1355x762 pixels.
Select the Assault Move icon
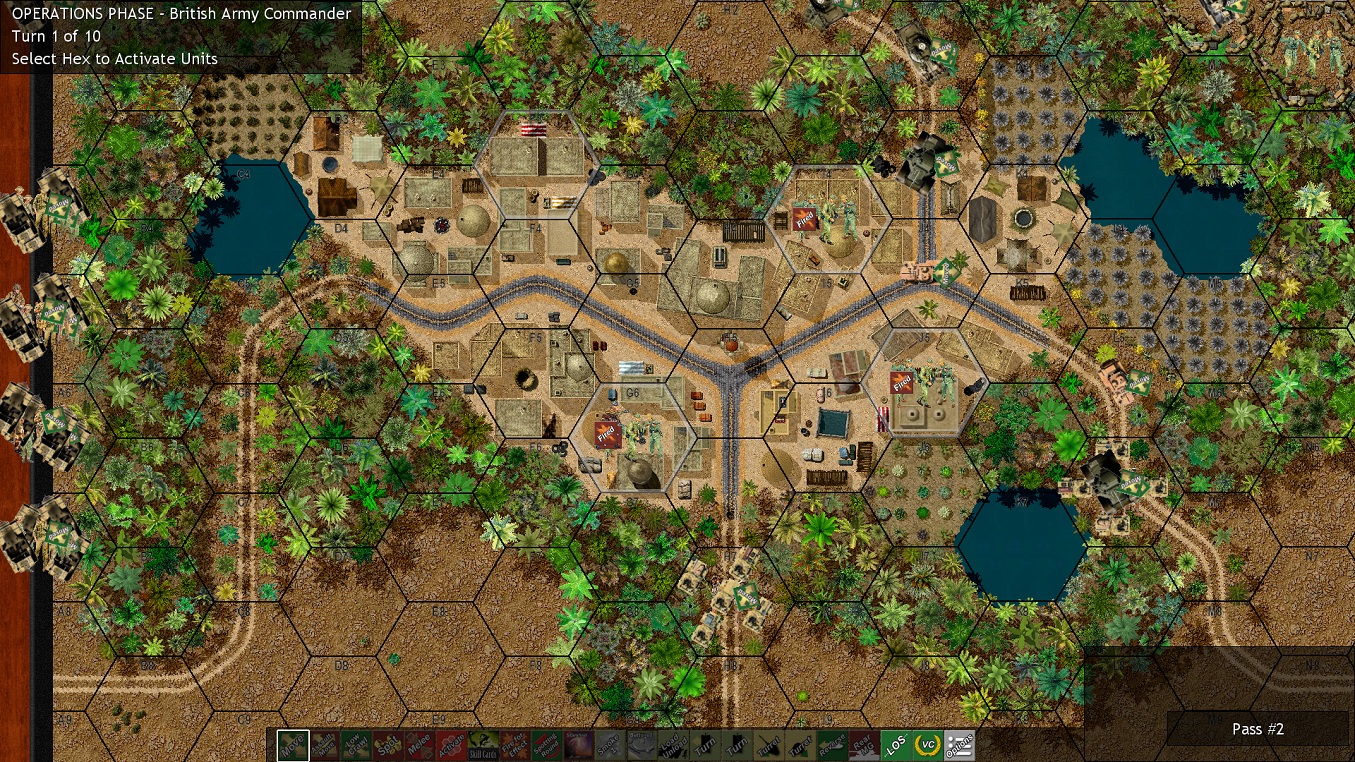323,746
